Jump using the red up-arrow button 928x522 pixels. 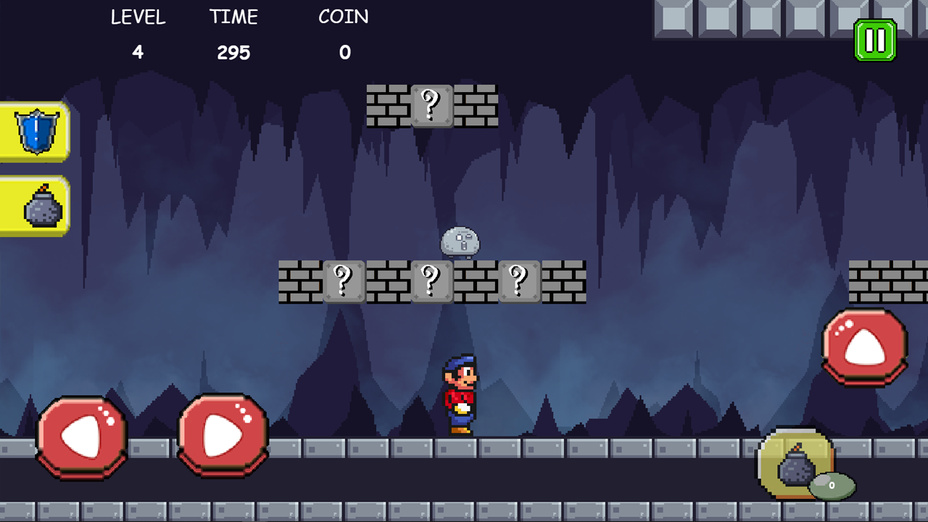(865, 347)
